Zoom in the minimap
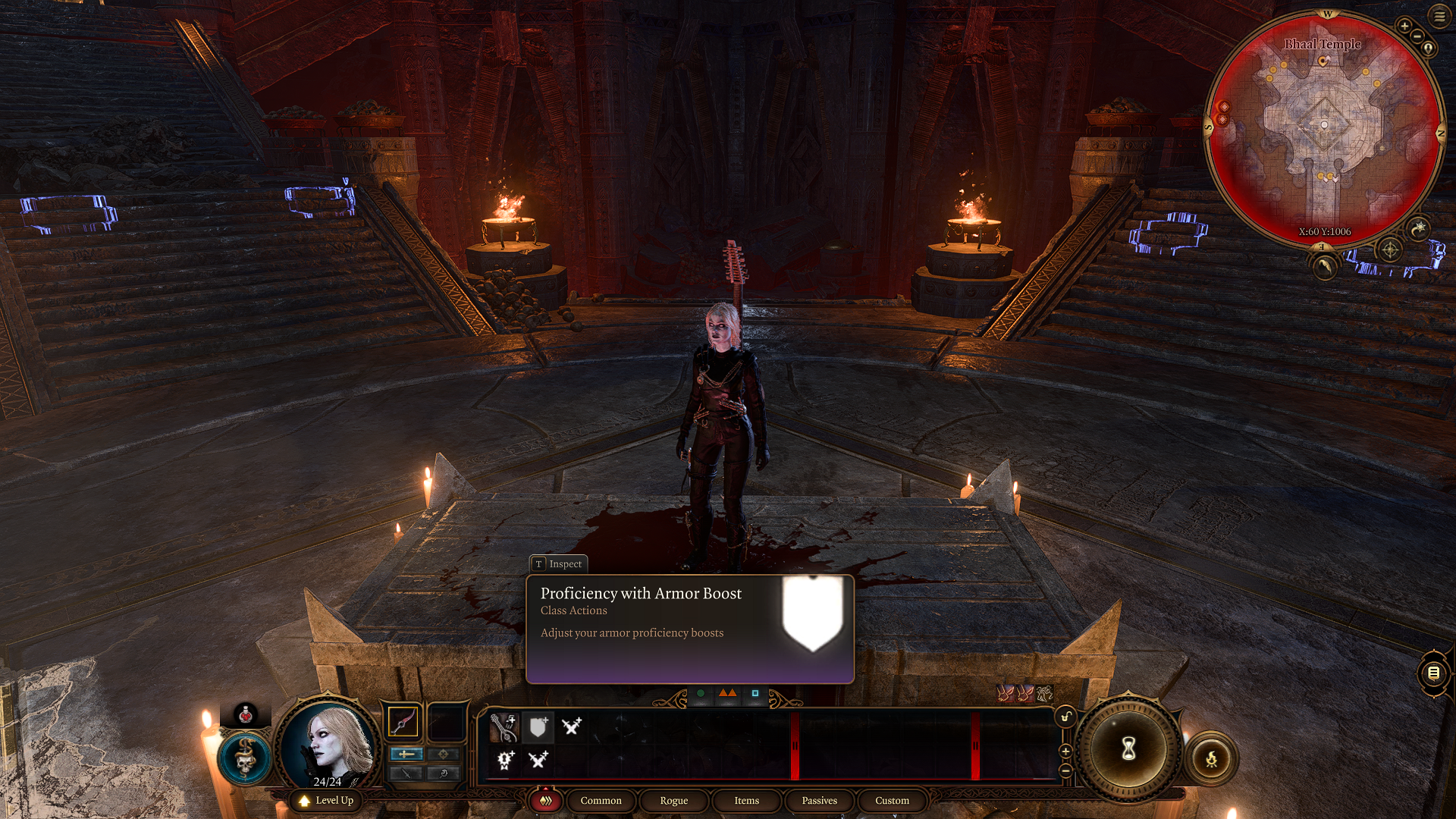This screenshot has width=1456, height=819. [x=1404, y=26]
